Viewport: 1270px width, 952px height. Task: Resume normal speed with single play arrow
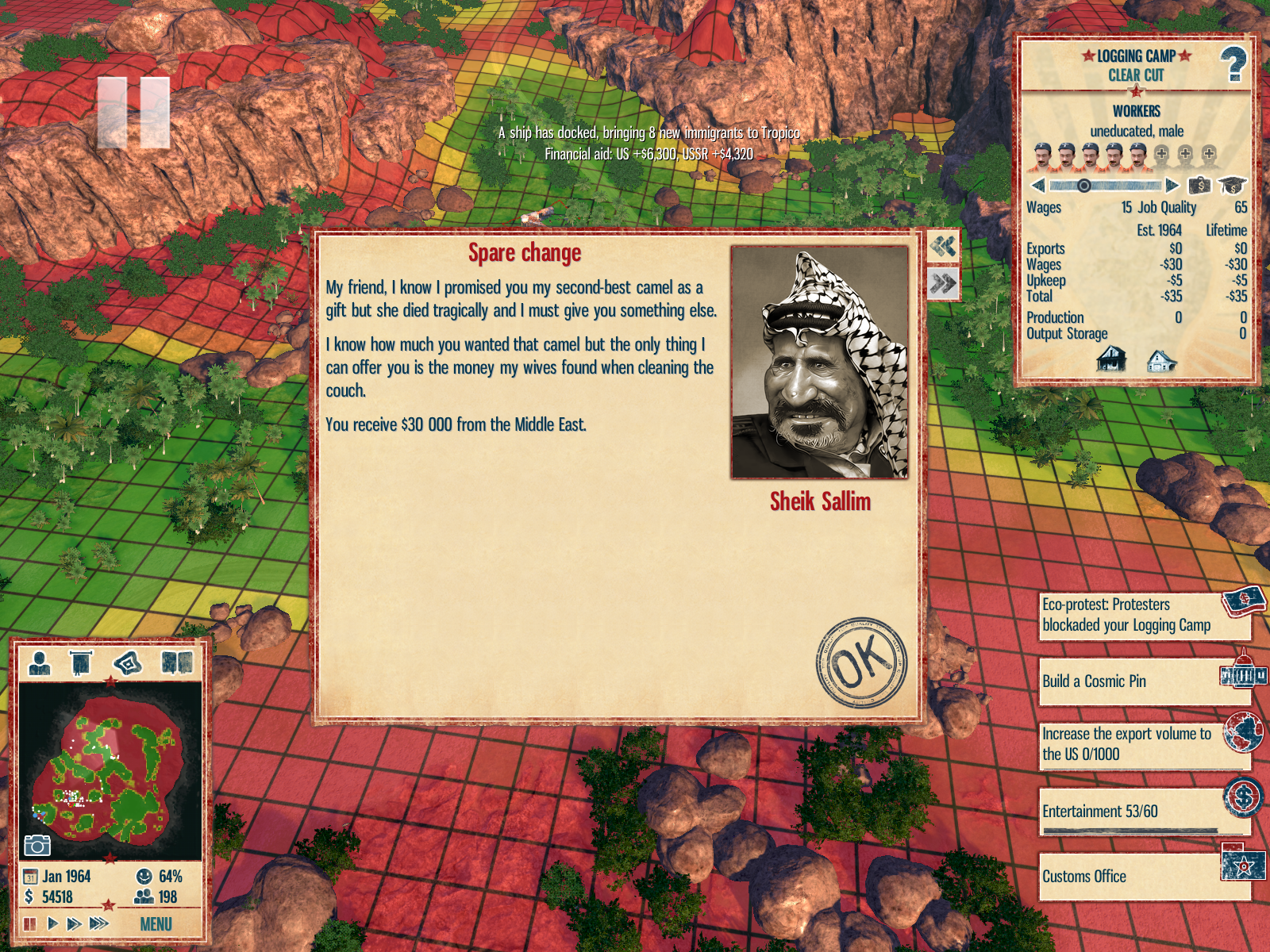tap(52, 923)
